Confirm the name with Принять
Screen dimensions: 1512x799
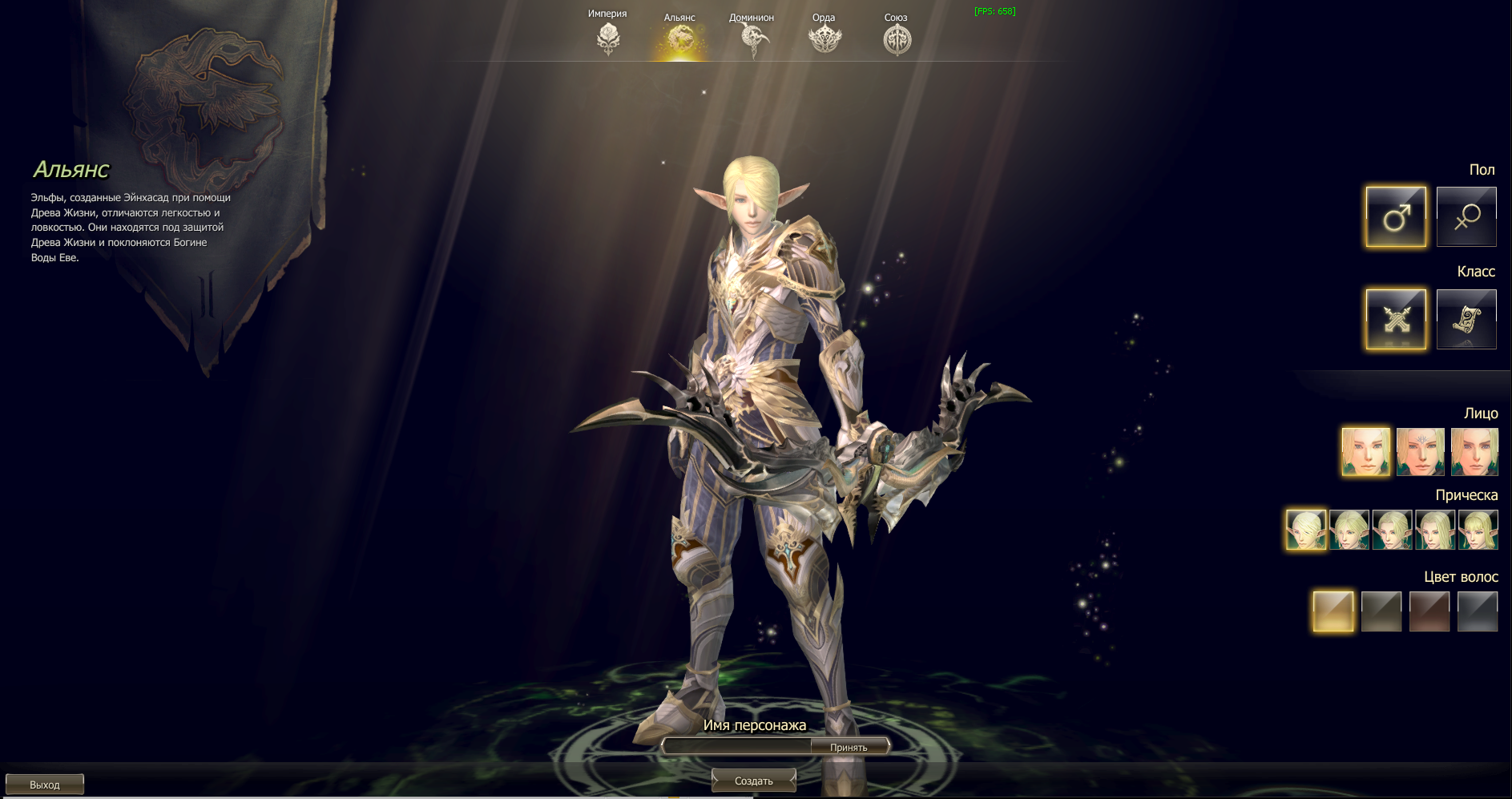849,747
